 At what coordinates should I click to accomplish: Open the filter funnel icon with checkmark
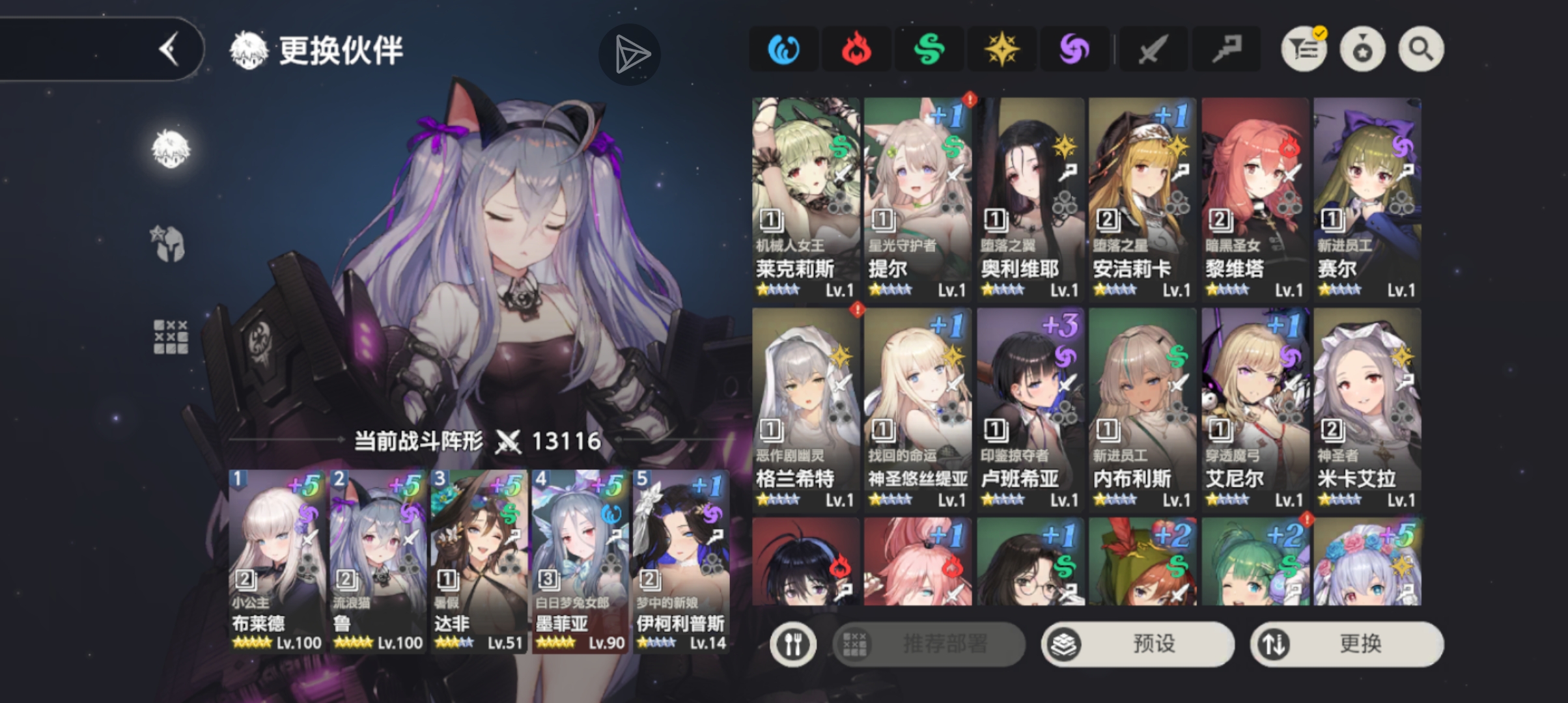click(1303, 48)
